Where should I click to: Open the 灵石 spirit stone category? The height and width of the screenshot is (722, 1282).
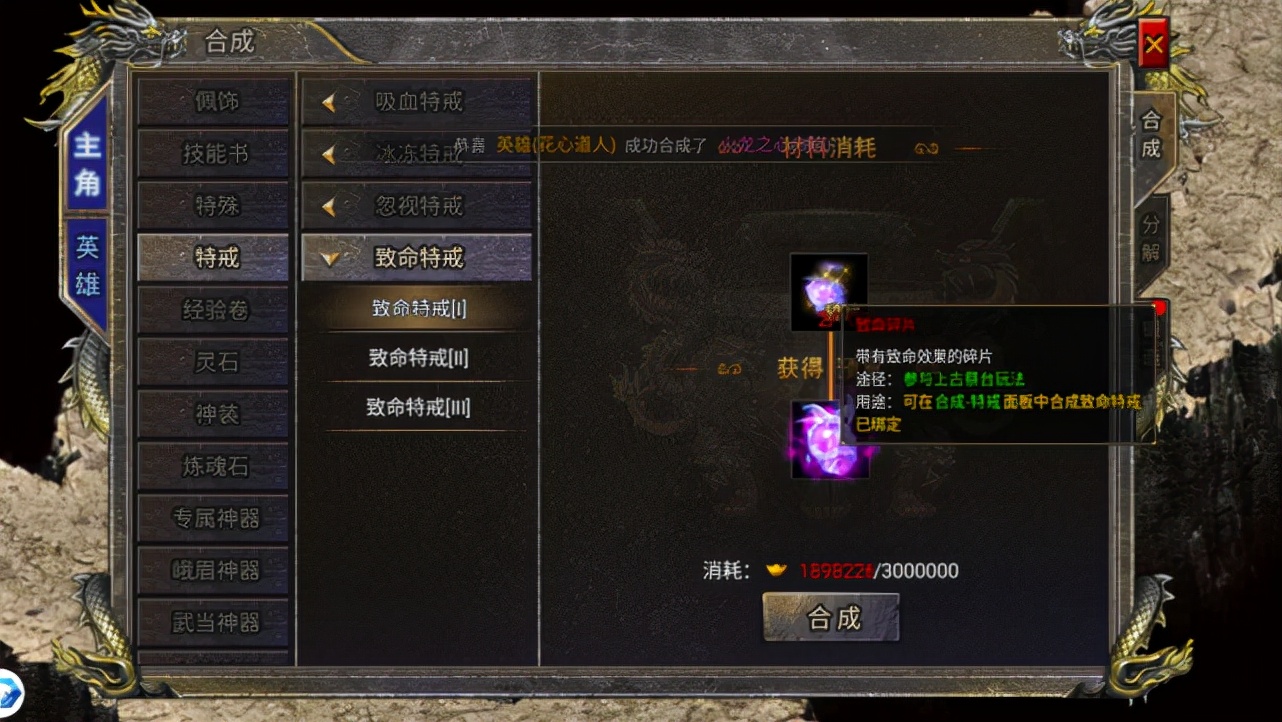214,362
